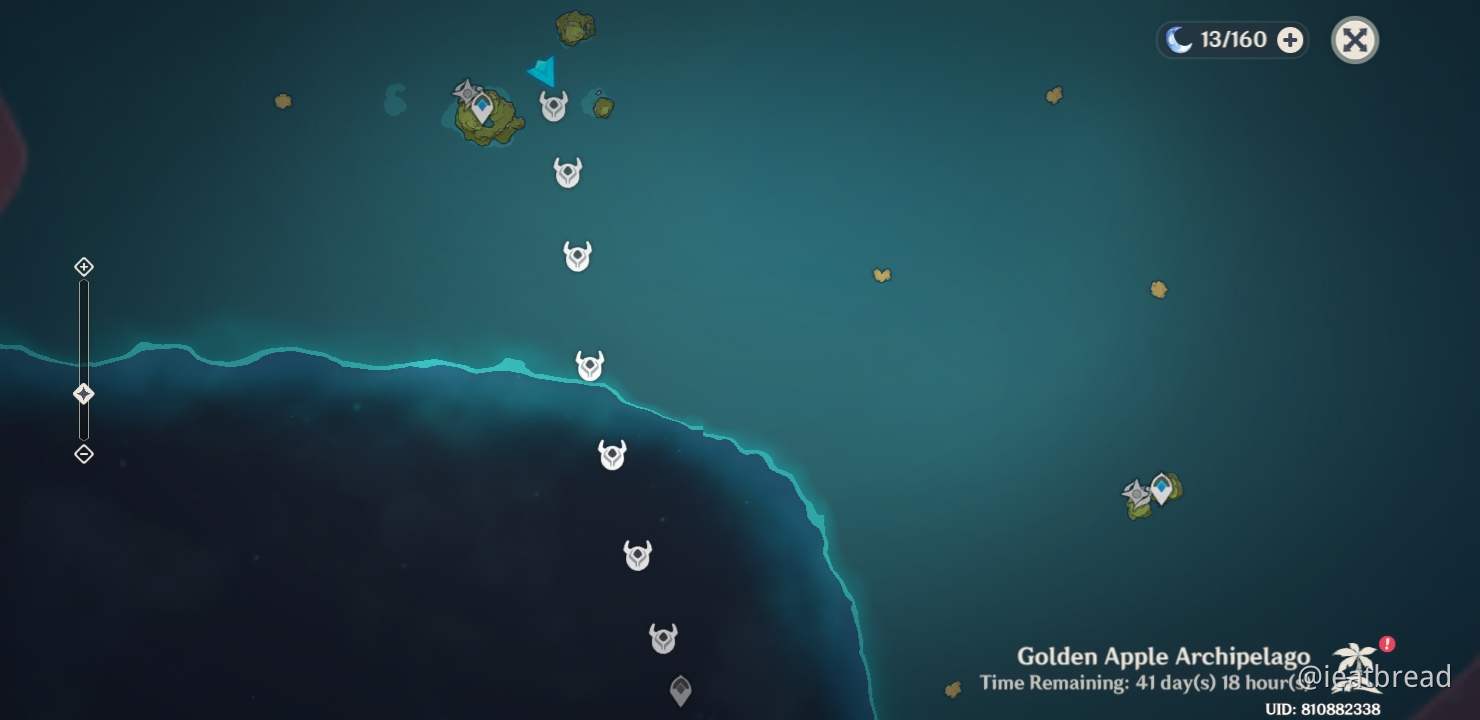This screenshot has height=720, width=1480.
Task: Click the second horned marker from the top
Action: [567, 171]
